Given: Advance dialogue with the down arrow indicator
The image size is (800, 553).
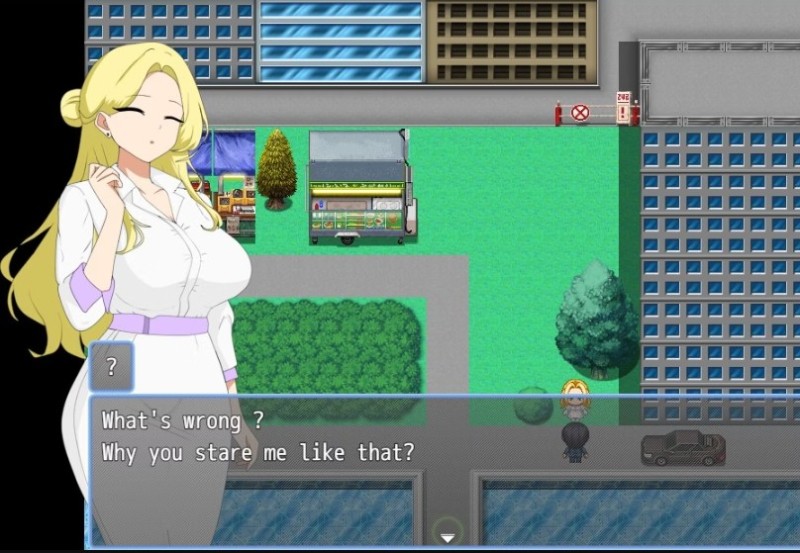Looking at the screenshot, I should (x=447, y=536).
